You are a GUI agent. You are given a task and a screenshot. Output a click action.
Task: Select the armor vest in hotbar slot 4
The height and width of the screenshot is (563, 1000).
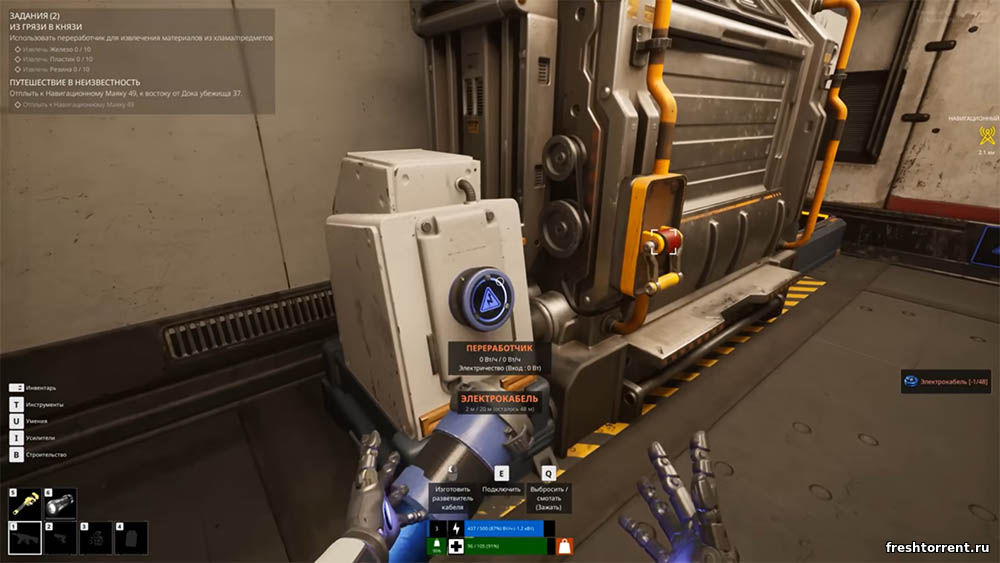[x=131, y=538]
